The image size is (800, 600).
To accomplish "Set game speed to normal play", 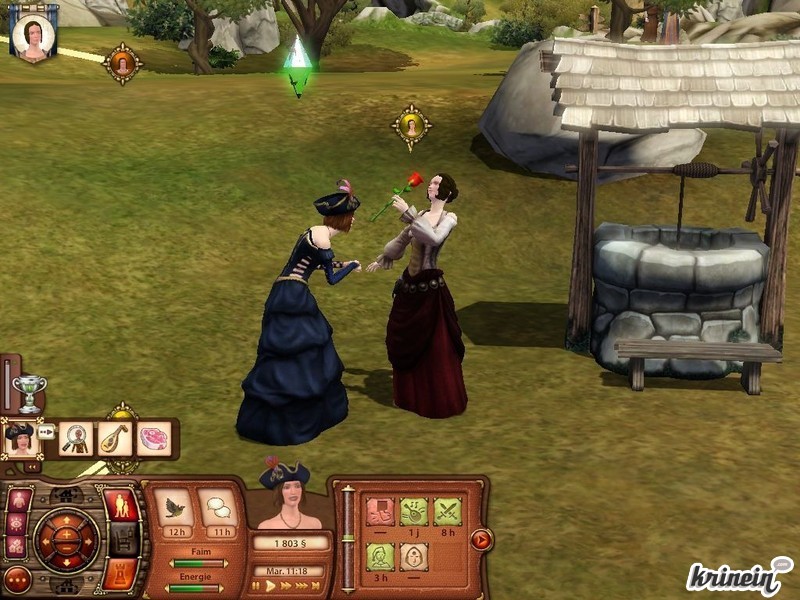I will 270,586.
